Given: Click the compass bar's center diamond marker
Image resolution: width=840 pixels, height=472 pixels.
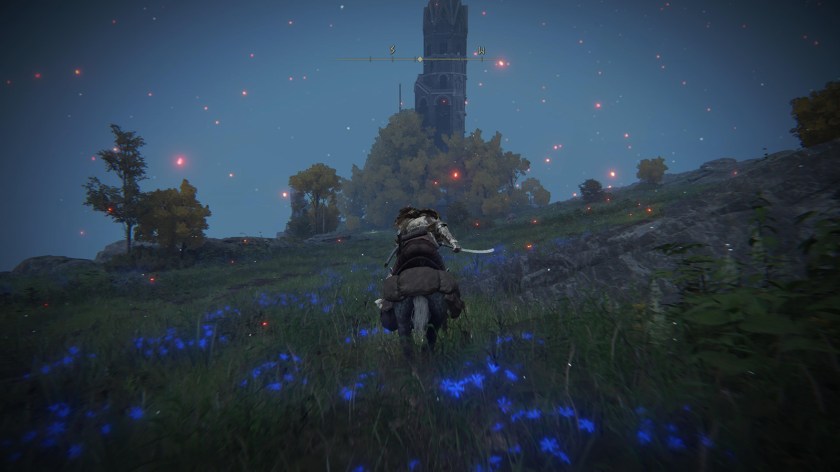Looking at the screenshot, I should tap(418, 59).
